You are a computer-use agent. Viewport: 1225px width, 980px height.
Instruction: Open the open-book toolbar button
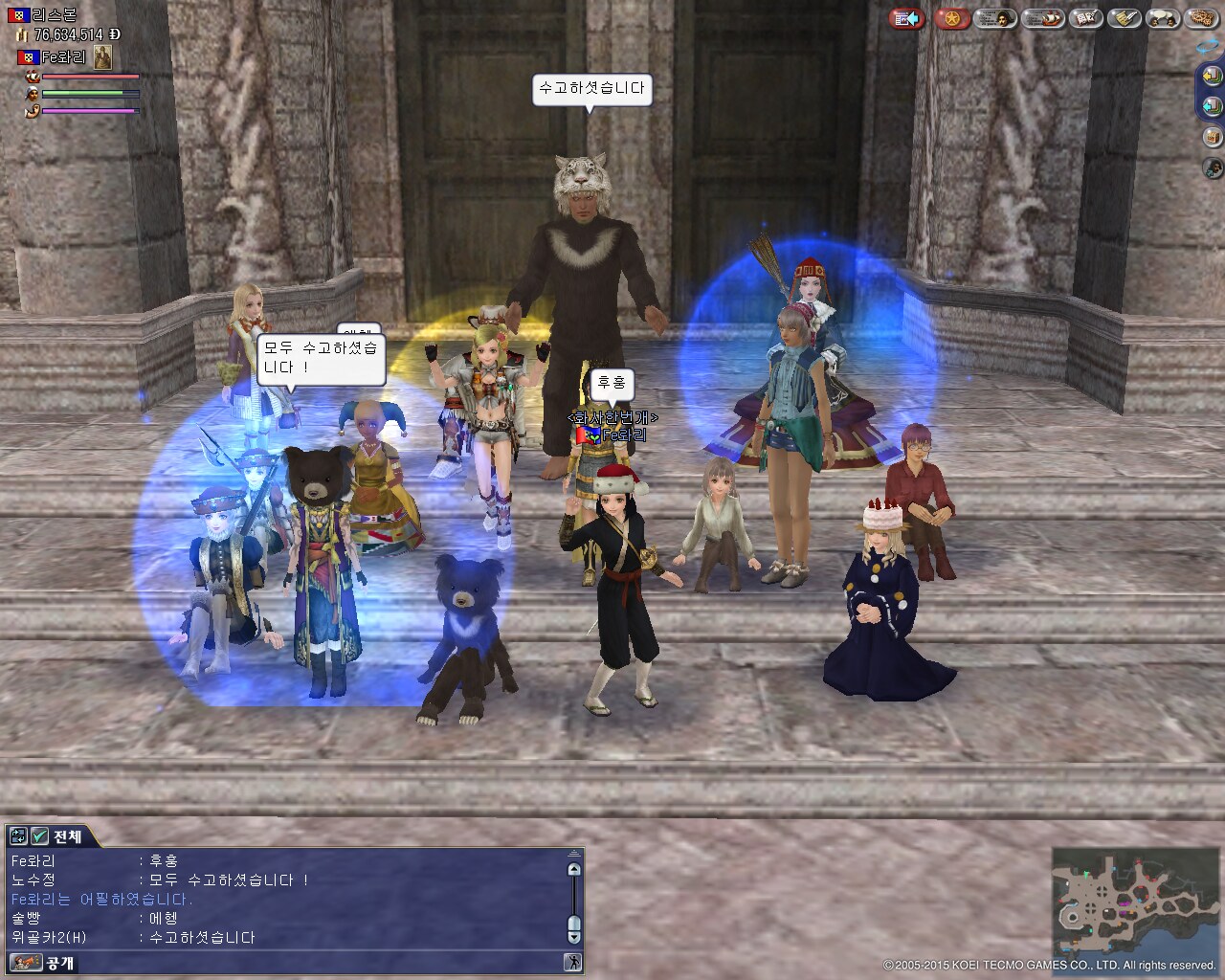[1085, 18]
